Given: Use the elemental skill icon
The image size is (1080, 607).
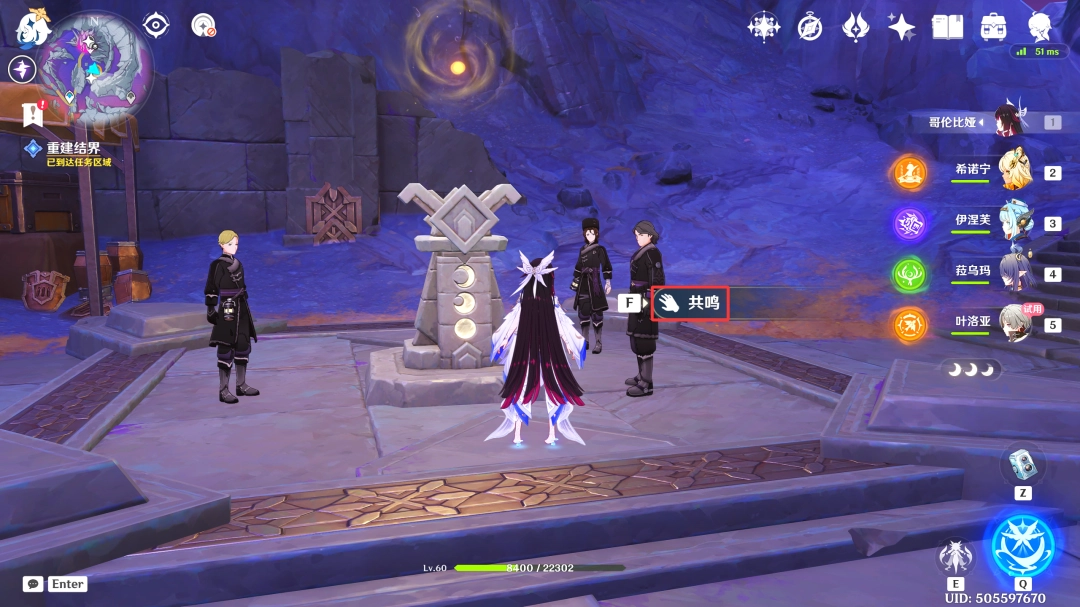Looking at the screenshot, I should pos(955,558).
